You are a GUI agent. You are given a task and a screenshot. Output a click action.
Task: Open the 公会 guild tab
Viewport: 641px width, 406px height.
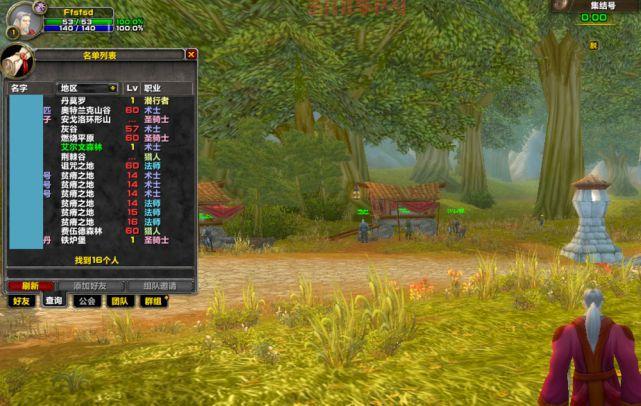coord(87,300)
